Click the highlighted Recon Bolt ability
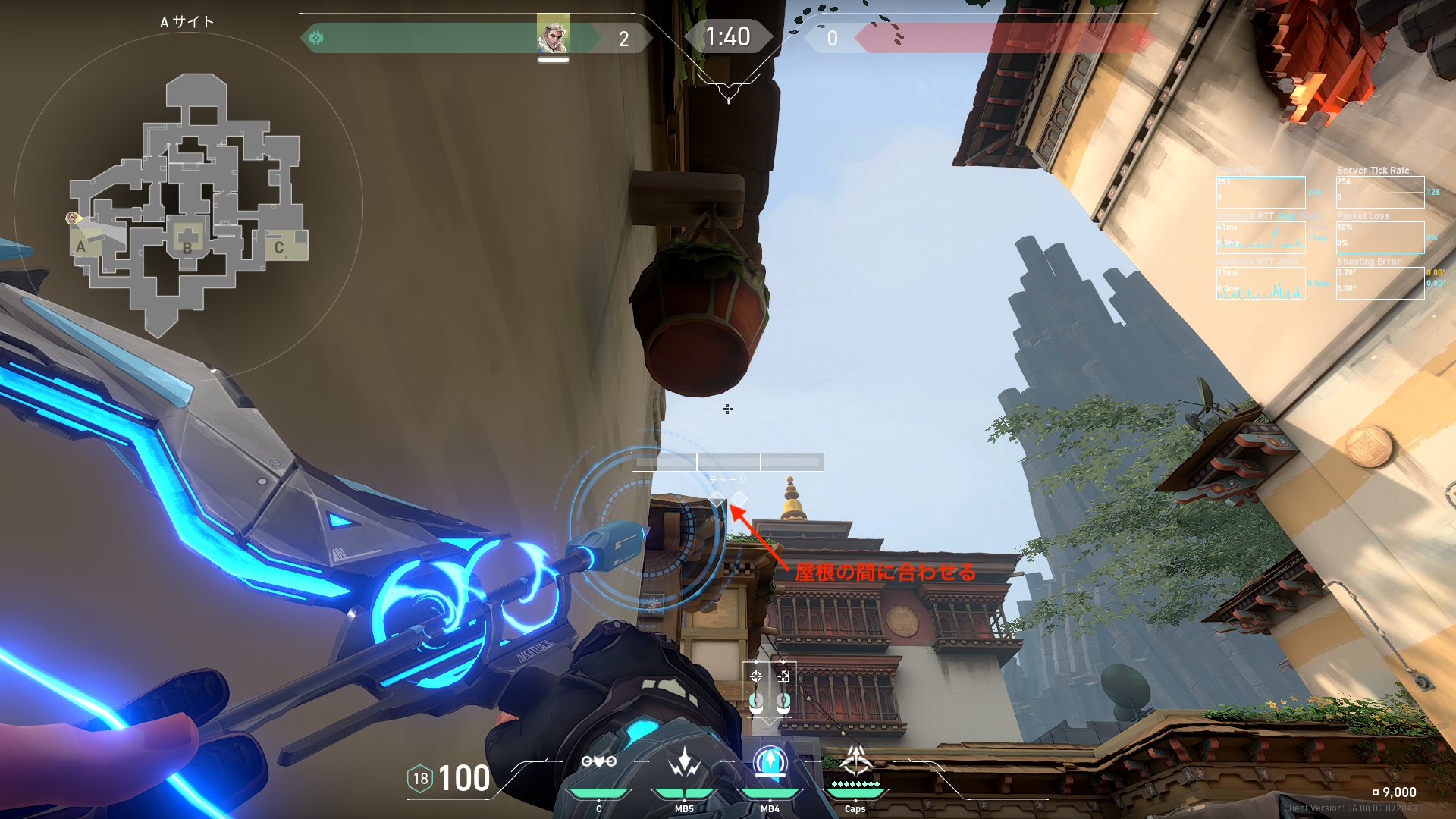1456x819 pixels. 770,762
